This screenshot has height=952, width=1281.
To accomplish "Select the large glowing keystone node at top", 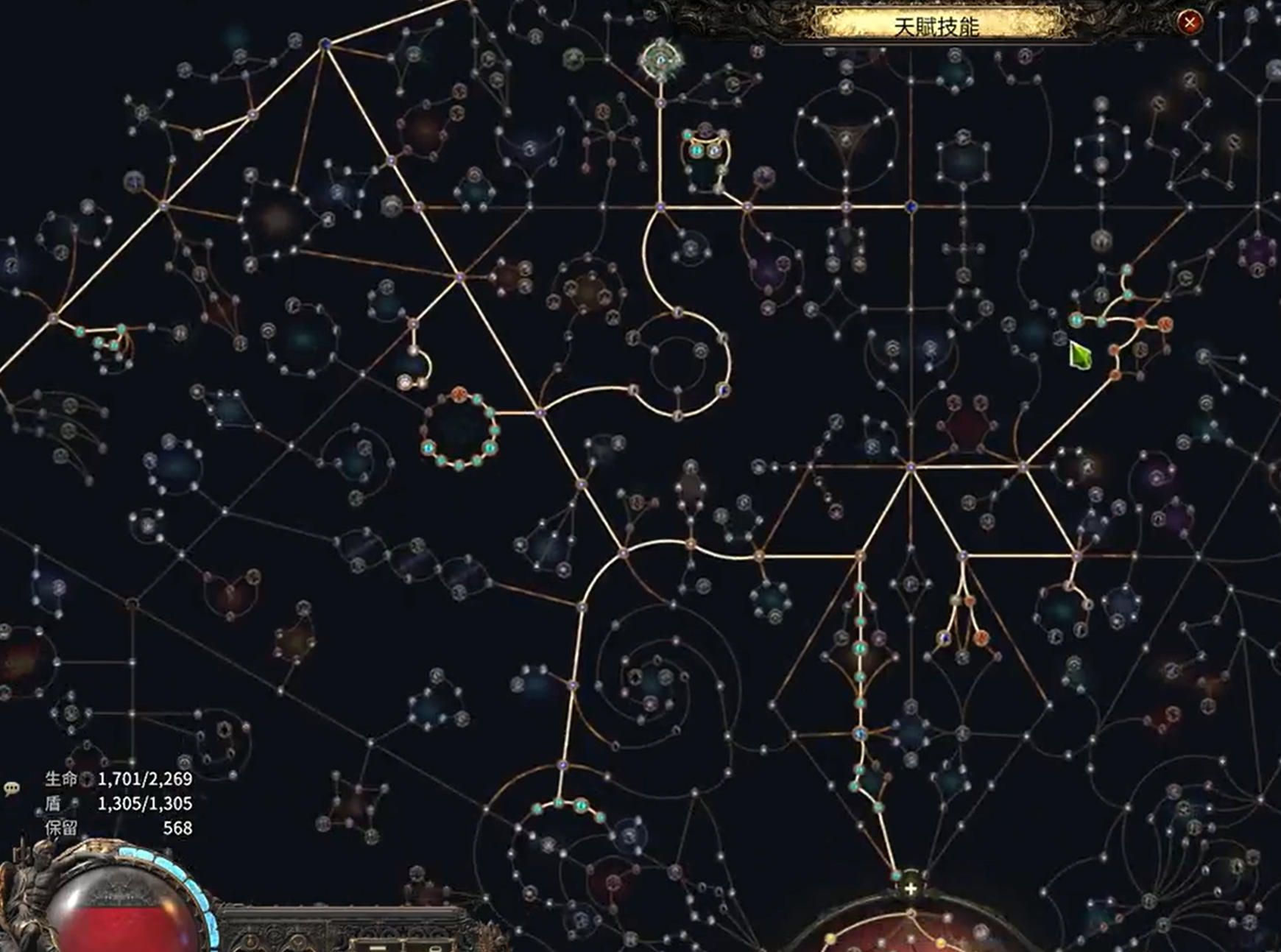I will (x=660, y=60).
